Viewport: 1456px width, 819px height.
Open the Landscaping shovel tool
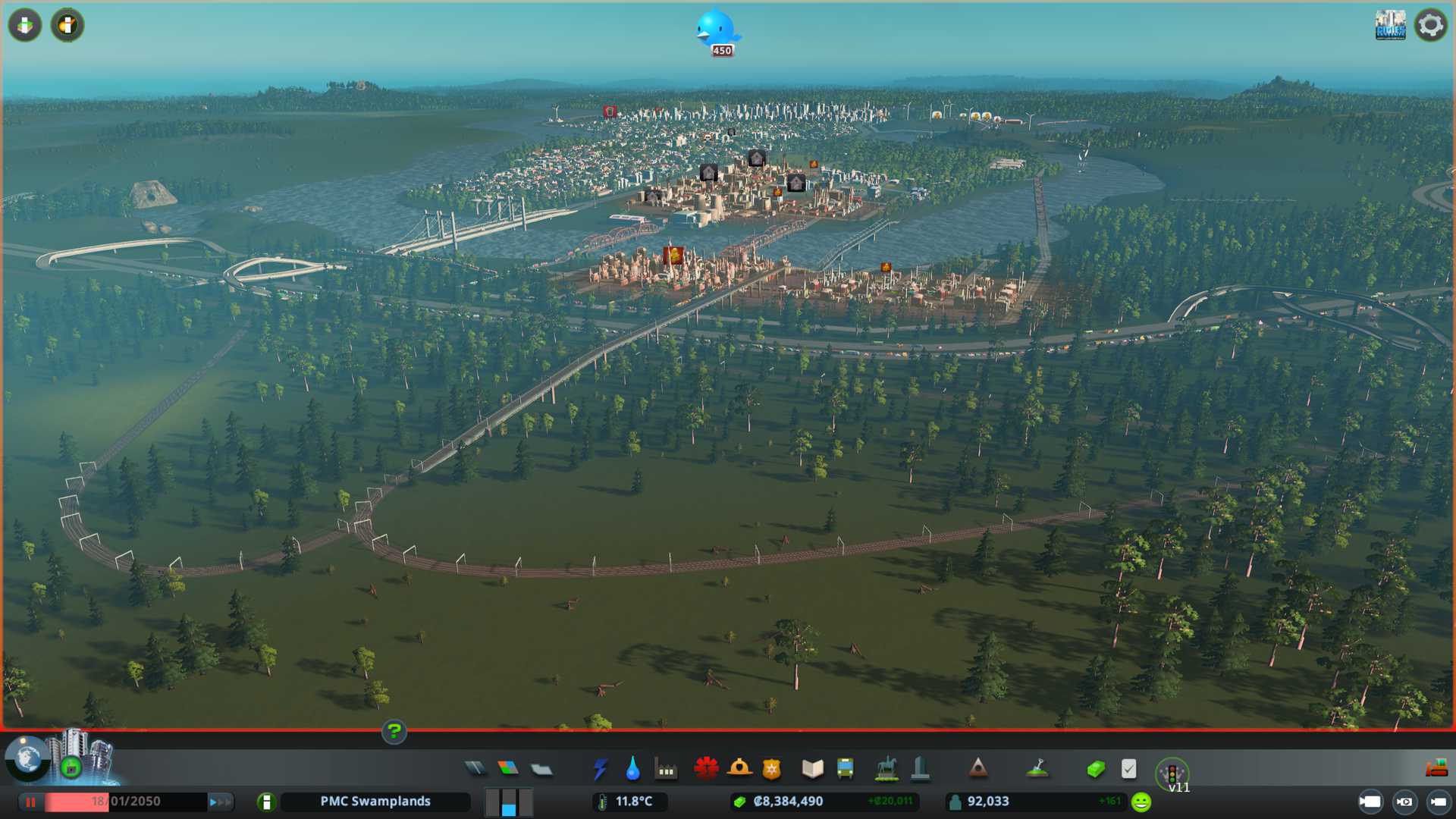(x=1037, y=769)
